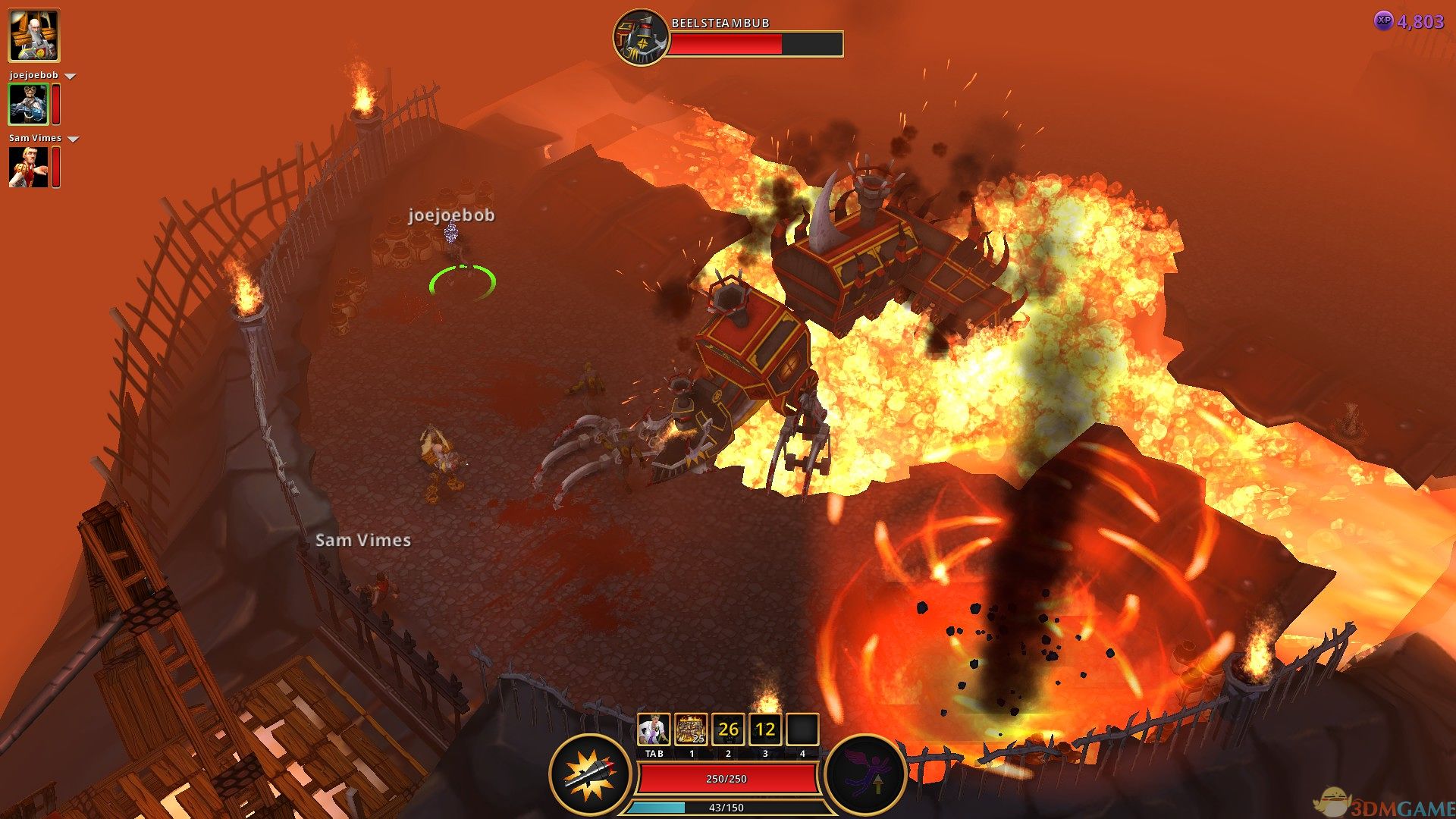This screenshot has height=819, width=1456.
Task: Select joejoebob's party portrait
Action: click(x=28, y=104)
